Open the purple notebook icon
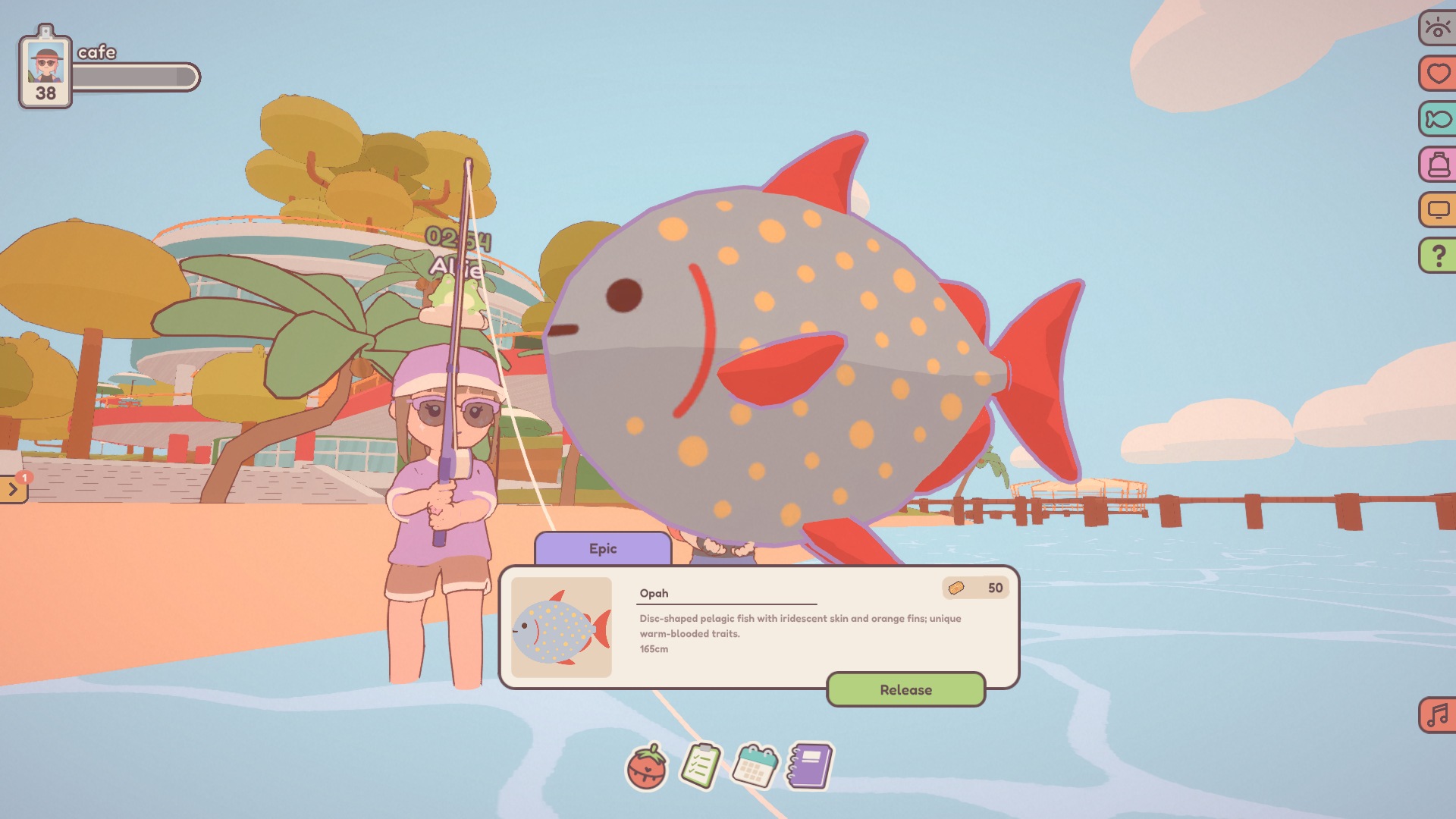This screenshot has width=1456, height=819. coord(810,765)
